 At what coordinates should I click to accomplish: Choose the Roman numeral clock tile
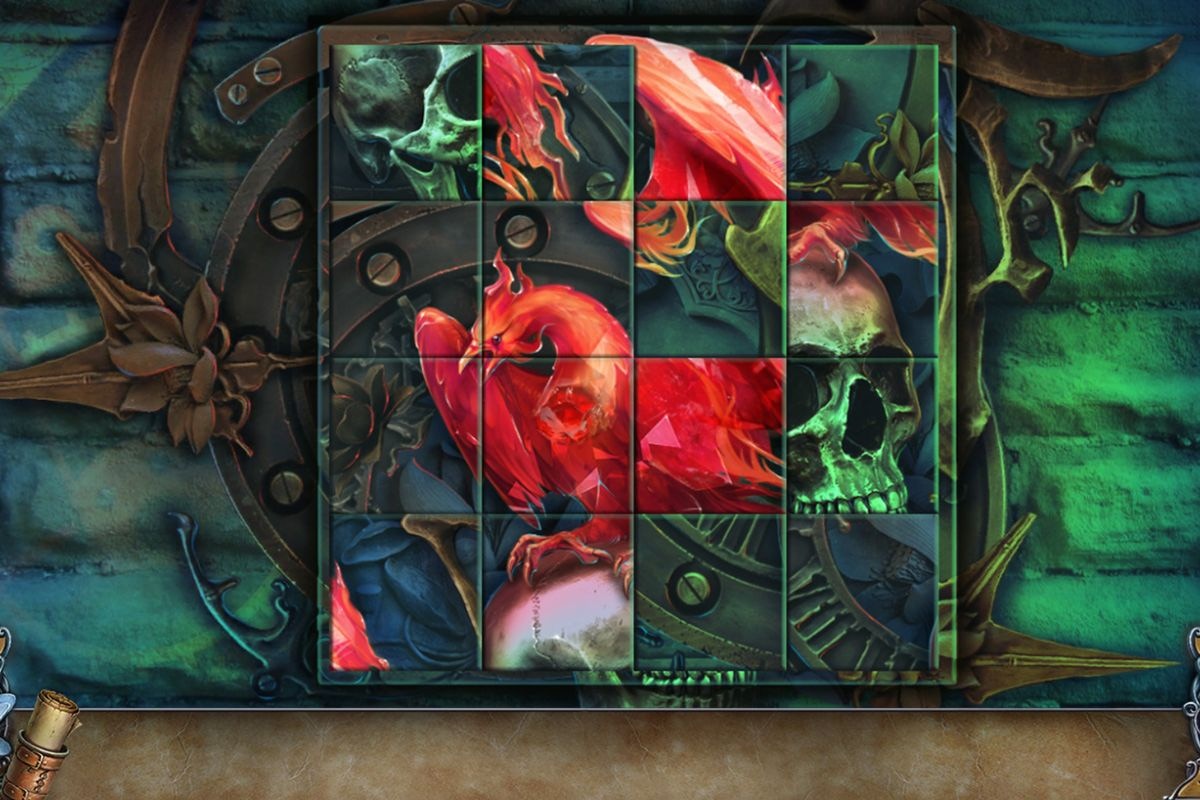[x=862, y=591]
